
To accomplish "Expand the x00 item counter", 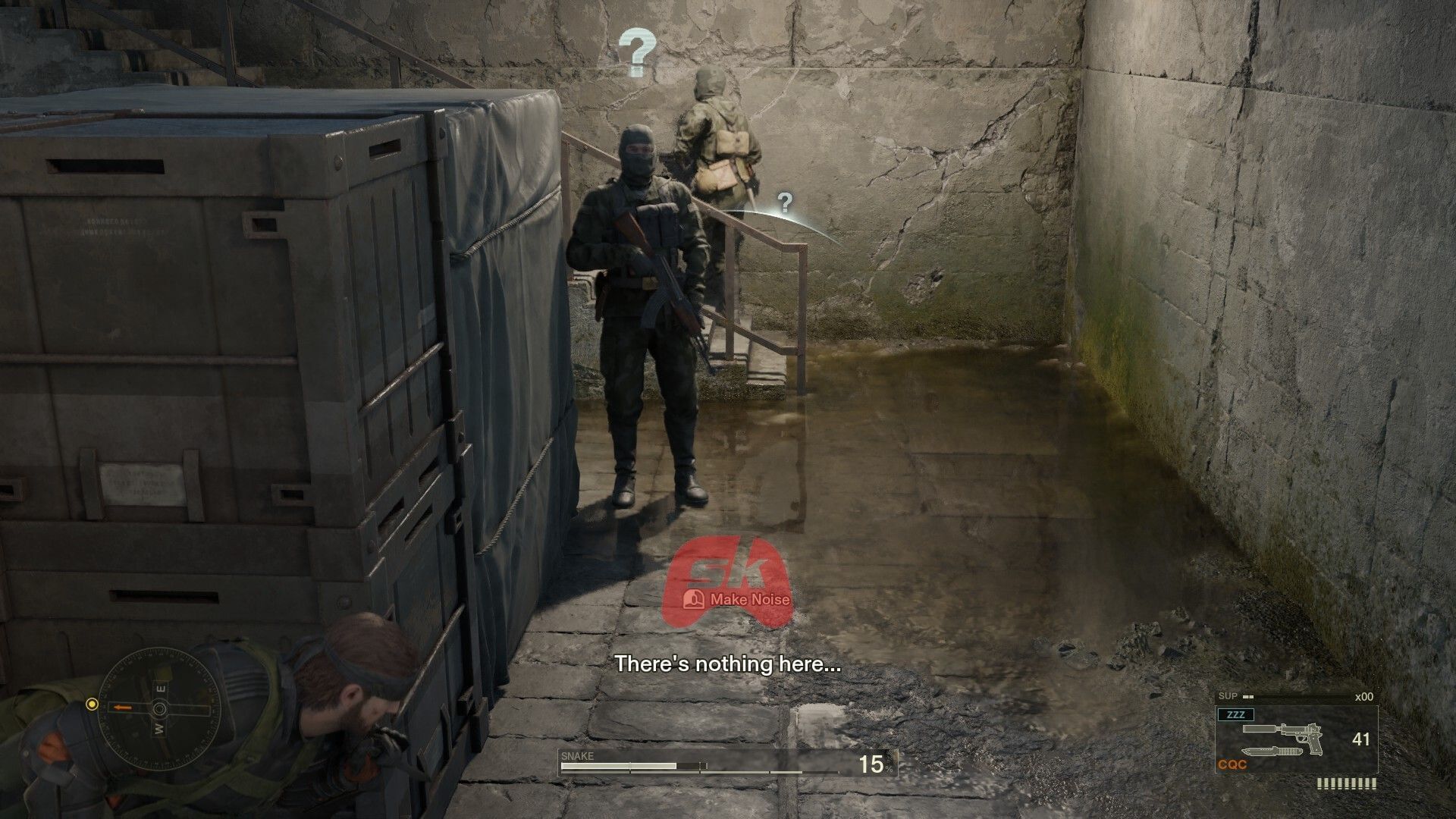I will coord(1364,697).
